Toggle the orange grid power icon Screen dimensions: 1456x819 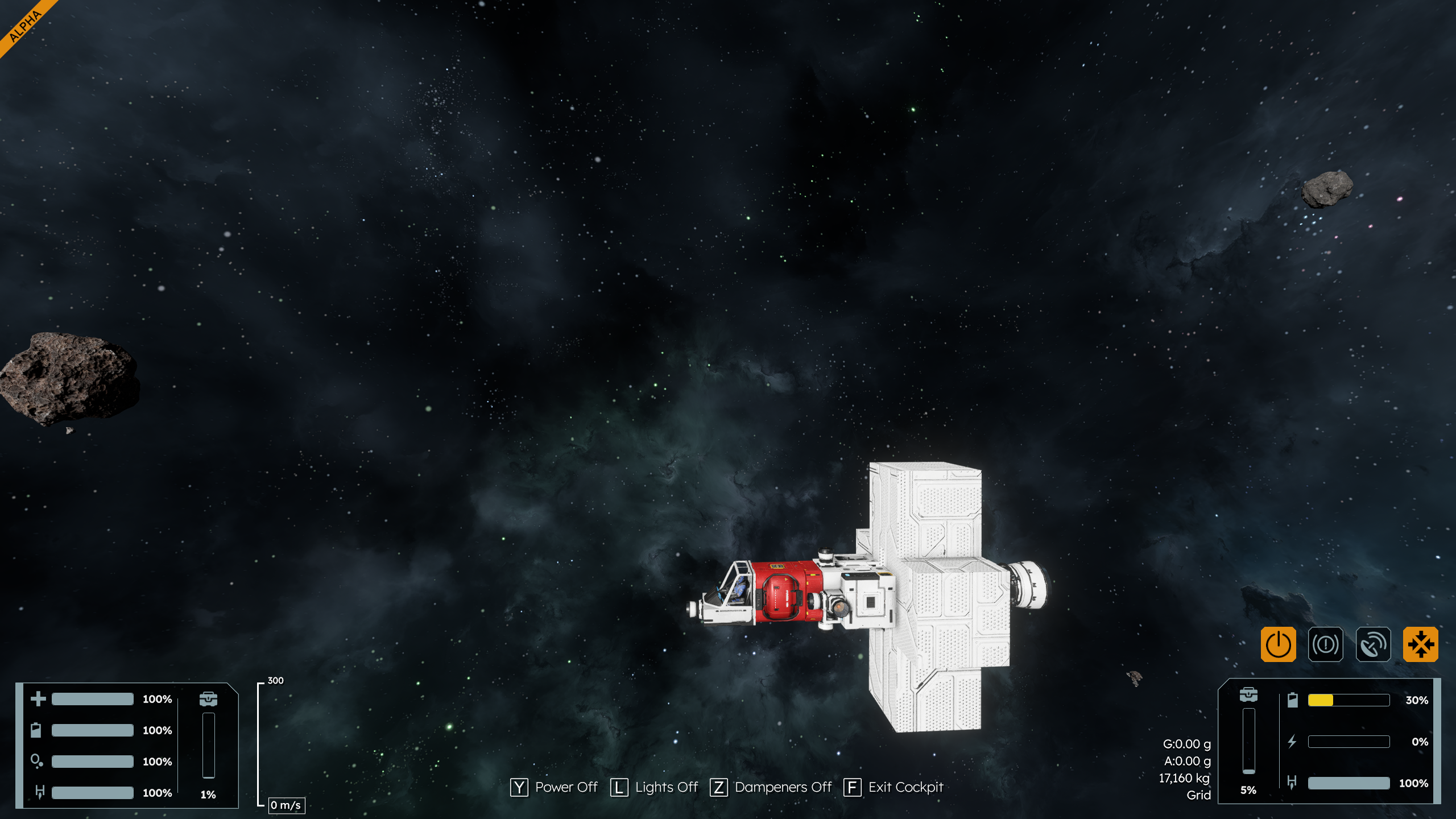[1278, 644]
